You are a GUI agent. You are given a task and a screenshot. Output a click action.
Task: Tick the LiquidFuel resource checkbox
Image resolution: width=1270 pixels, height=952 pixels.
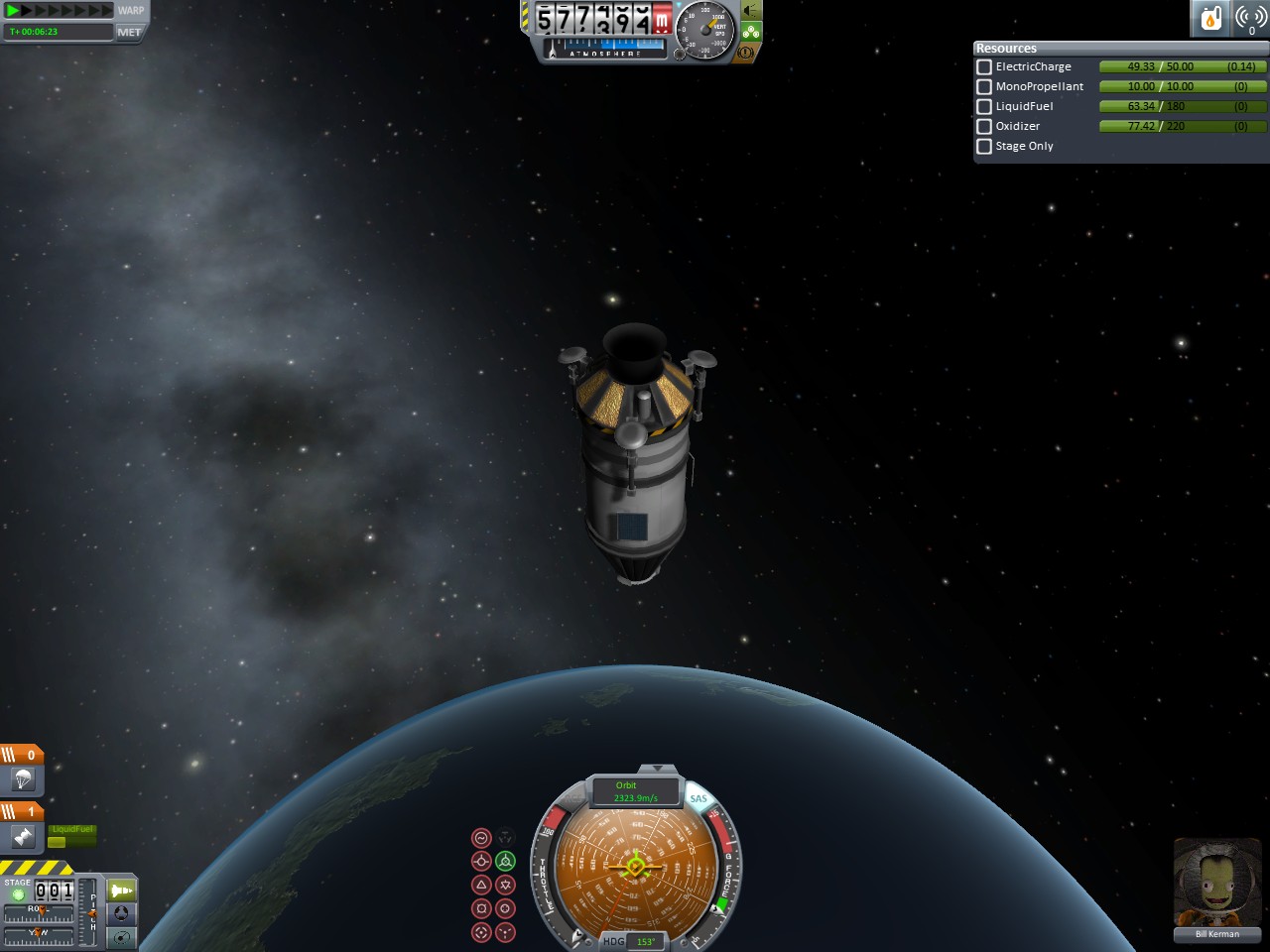984,106
